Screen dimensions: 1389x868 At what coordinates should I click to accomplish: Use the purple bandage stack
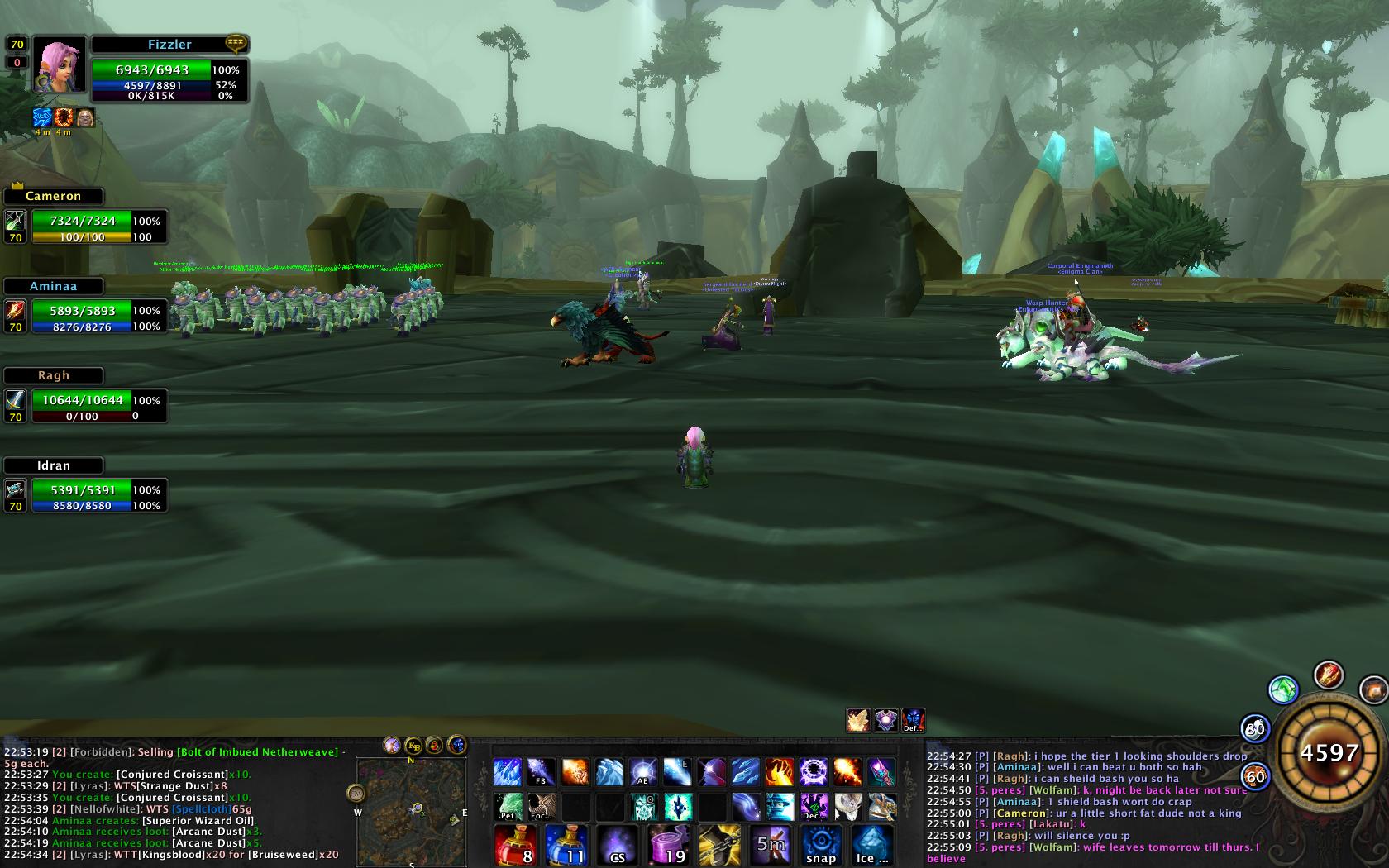(x=668, y=845)
